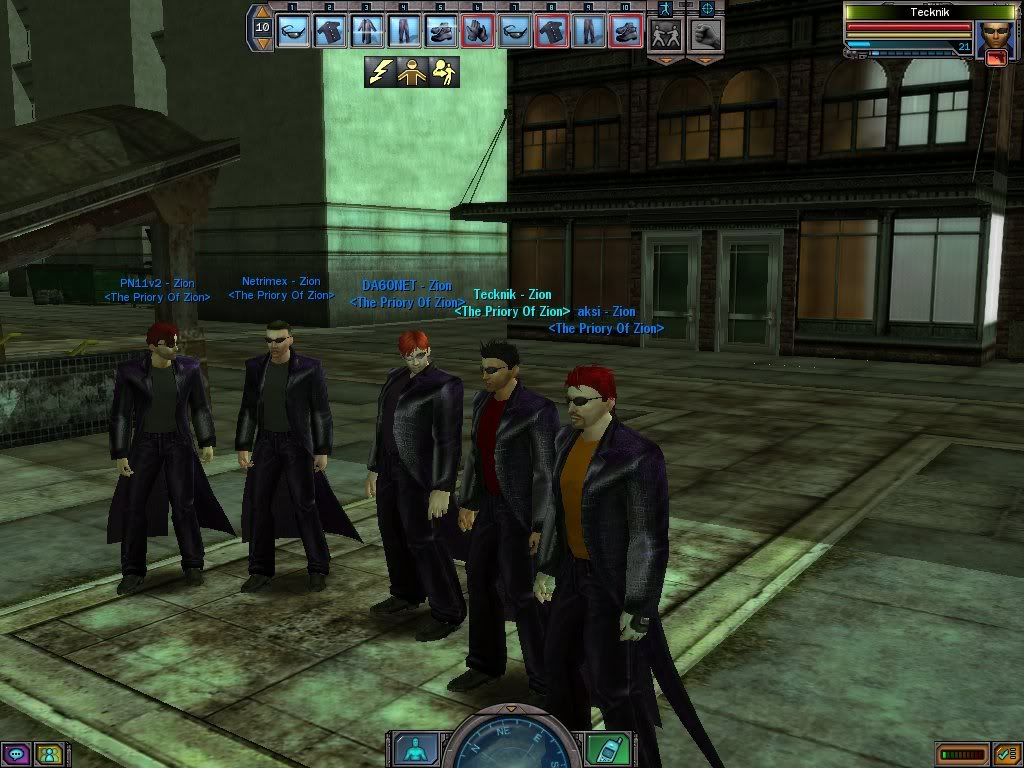Click the hotbar page up arrow
The width and height of the screenshot is (1024, 768).
(263, 13)
